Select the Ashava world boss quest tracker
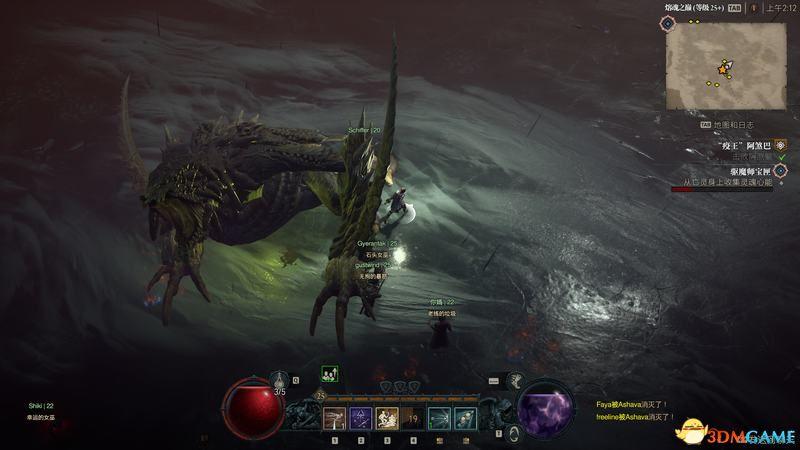 click(x=742, y=145)
